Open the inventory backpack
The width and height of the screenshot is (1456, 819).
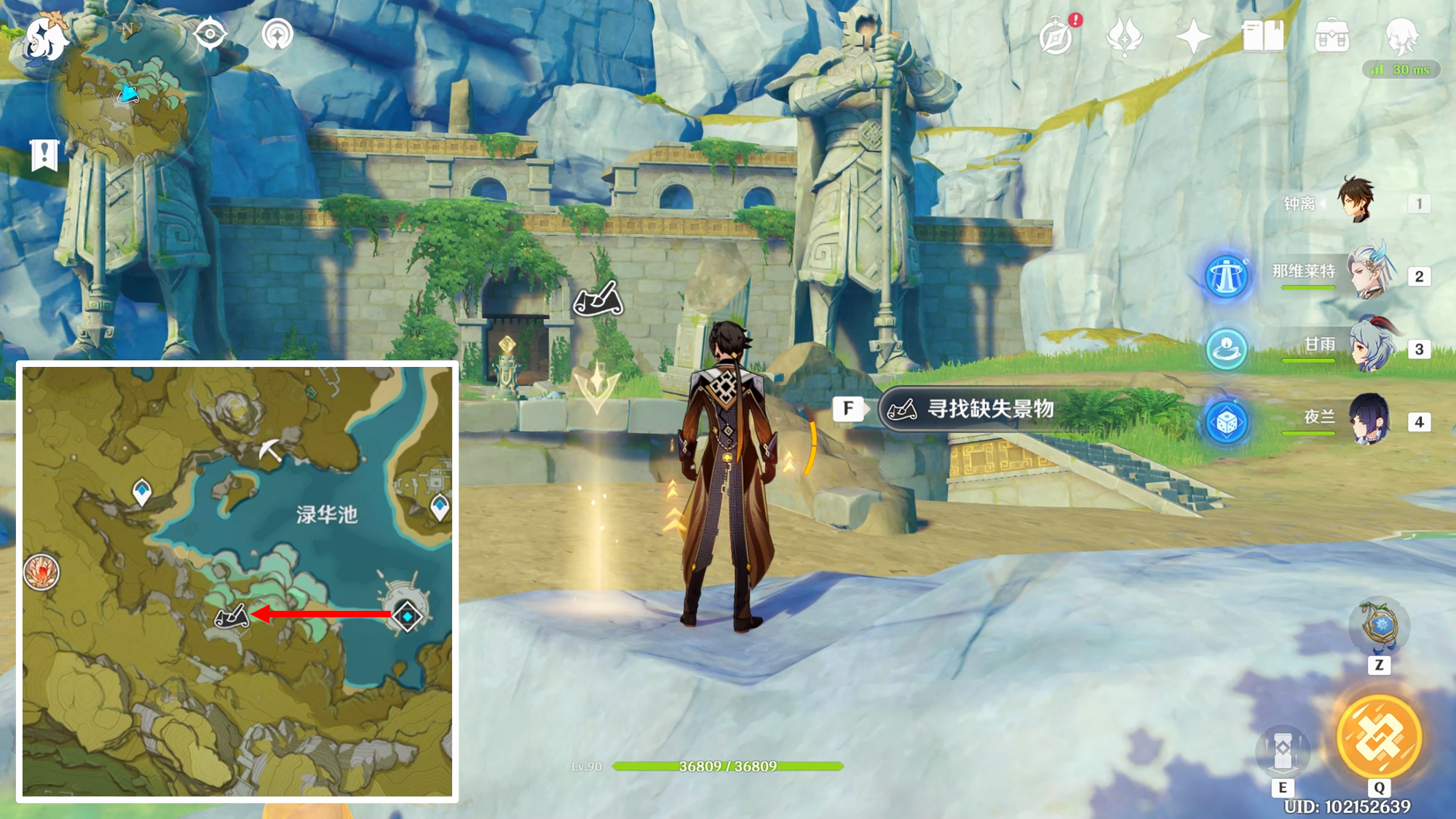click(x=1332, y=36)
